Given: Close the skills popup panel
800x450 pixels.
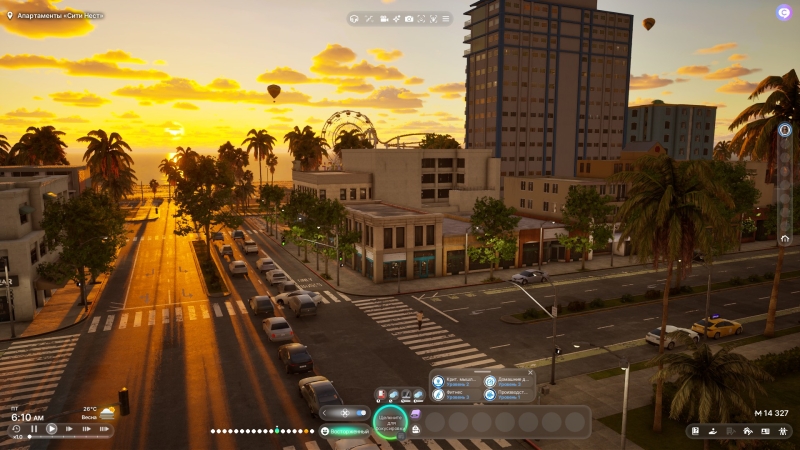Looking at the screenshot, I should [530, 372].
